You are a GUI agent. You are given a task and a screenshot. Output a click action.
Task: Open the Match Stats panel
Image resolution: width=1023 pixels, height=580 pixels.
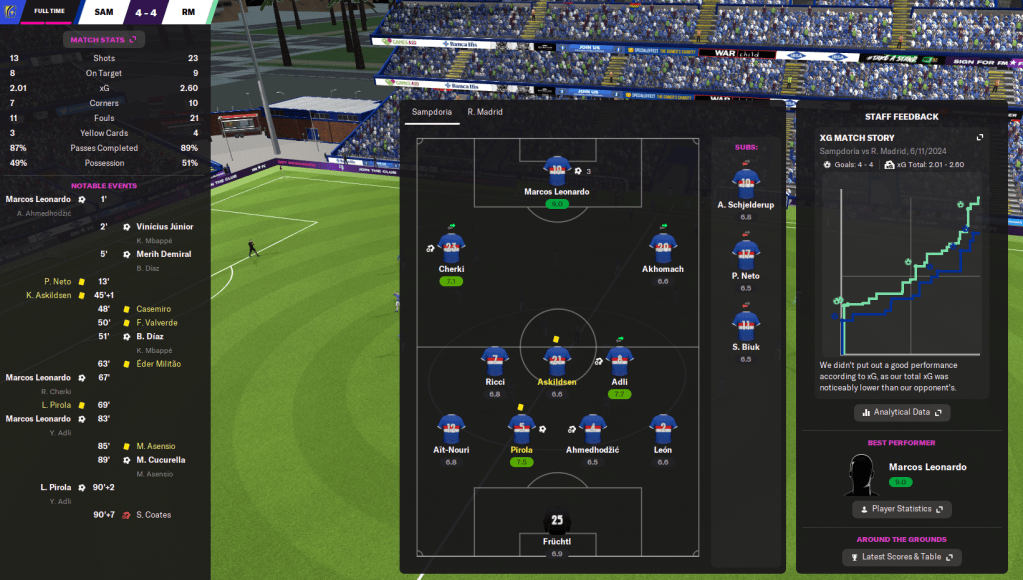(104, 40)
